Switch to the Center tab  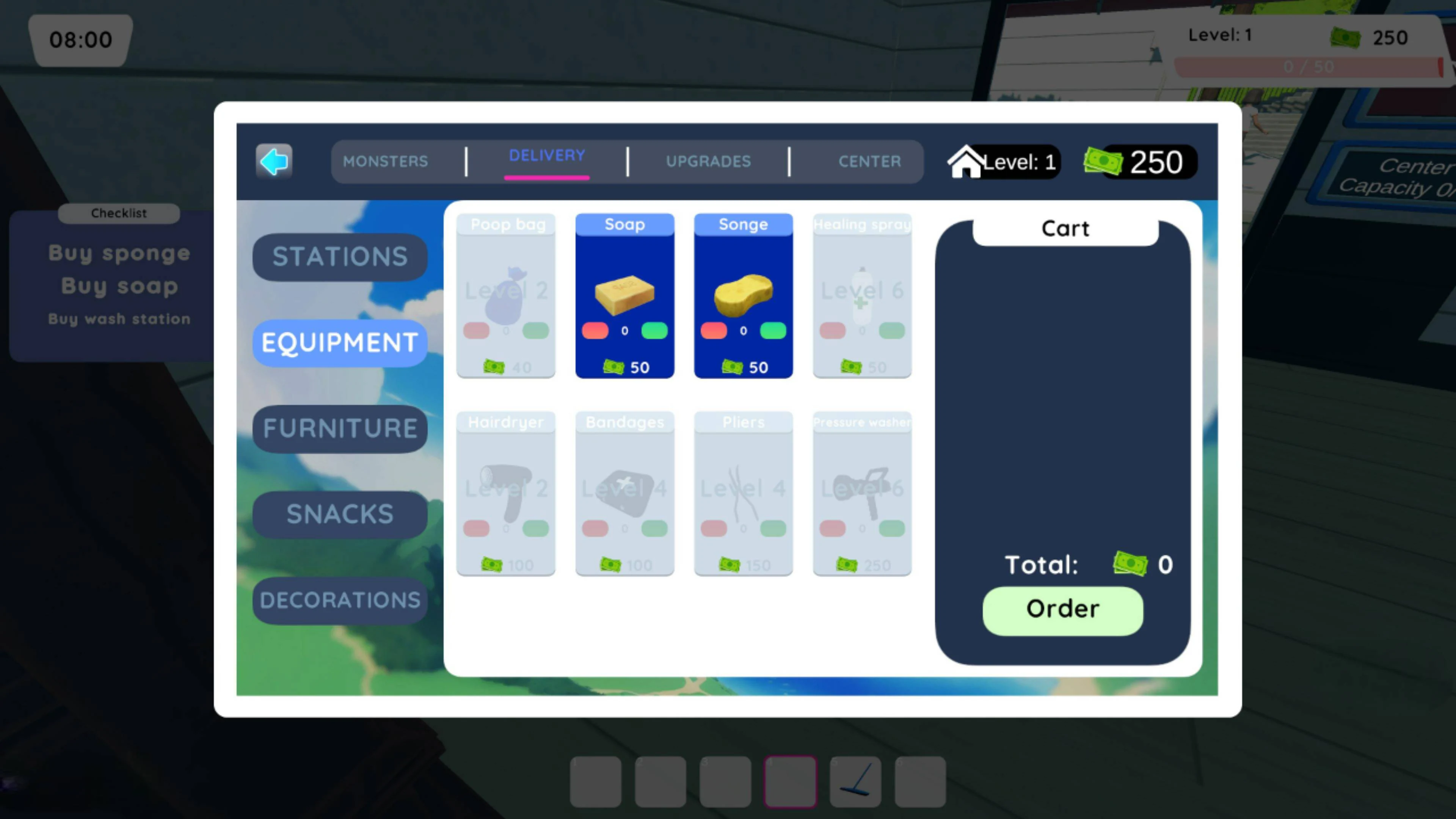[x=870, y=162]
